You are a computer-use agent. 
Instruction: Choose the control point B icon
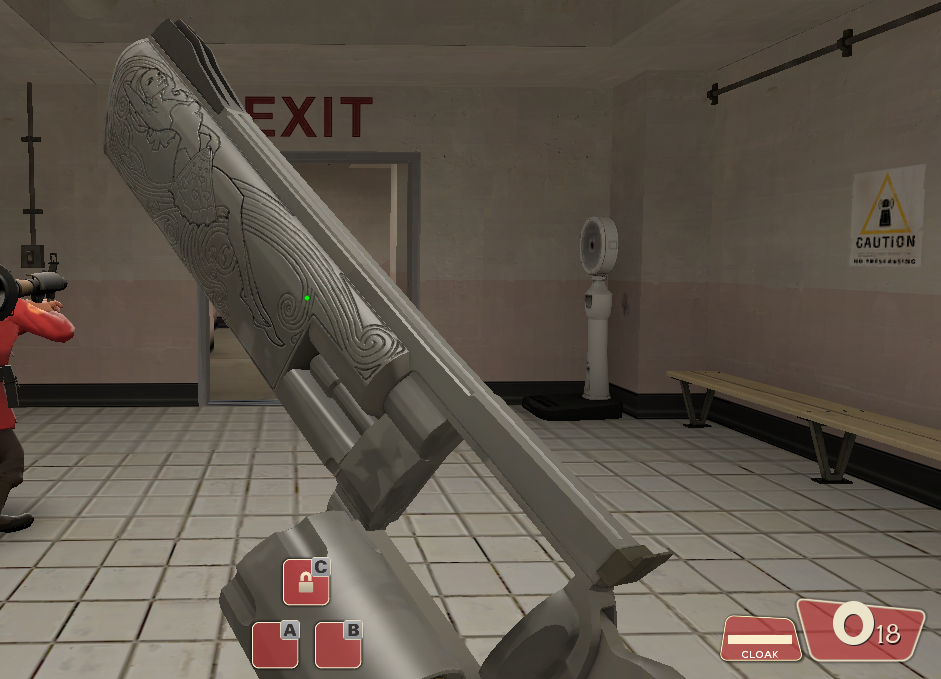point(338,645)
